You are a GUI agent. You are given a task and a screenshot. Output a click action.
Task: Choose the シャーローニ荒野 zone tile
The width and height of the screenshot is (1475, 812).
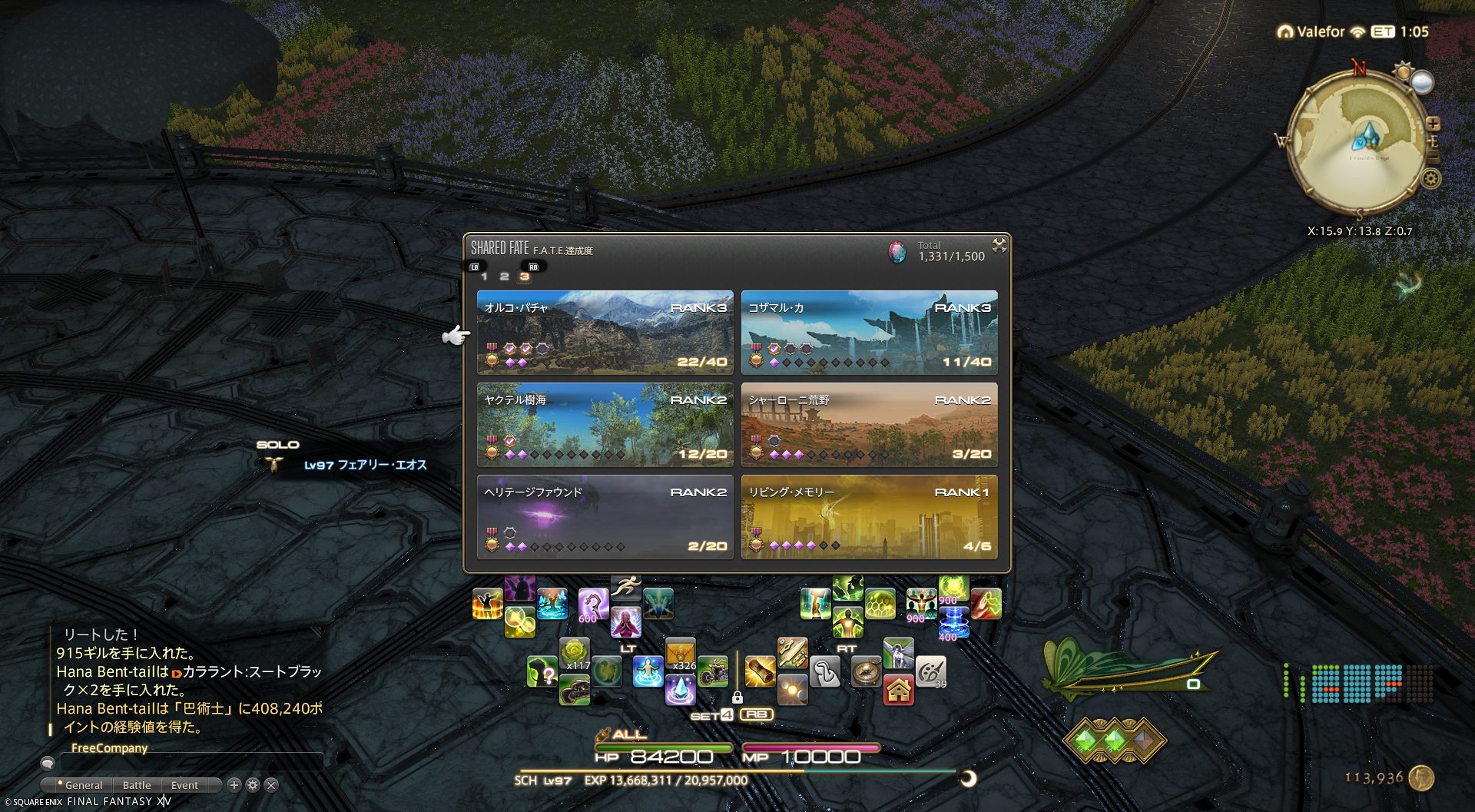(869, 424)
